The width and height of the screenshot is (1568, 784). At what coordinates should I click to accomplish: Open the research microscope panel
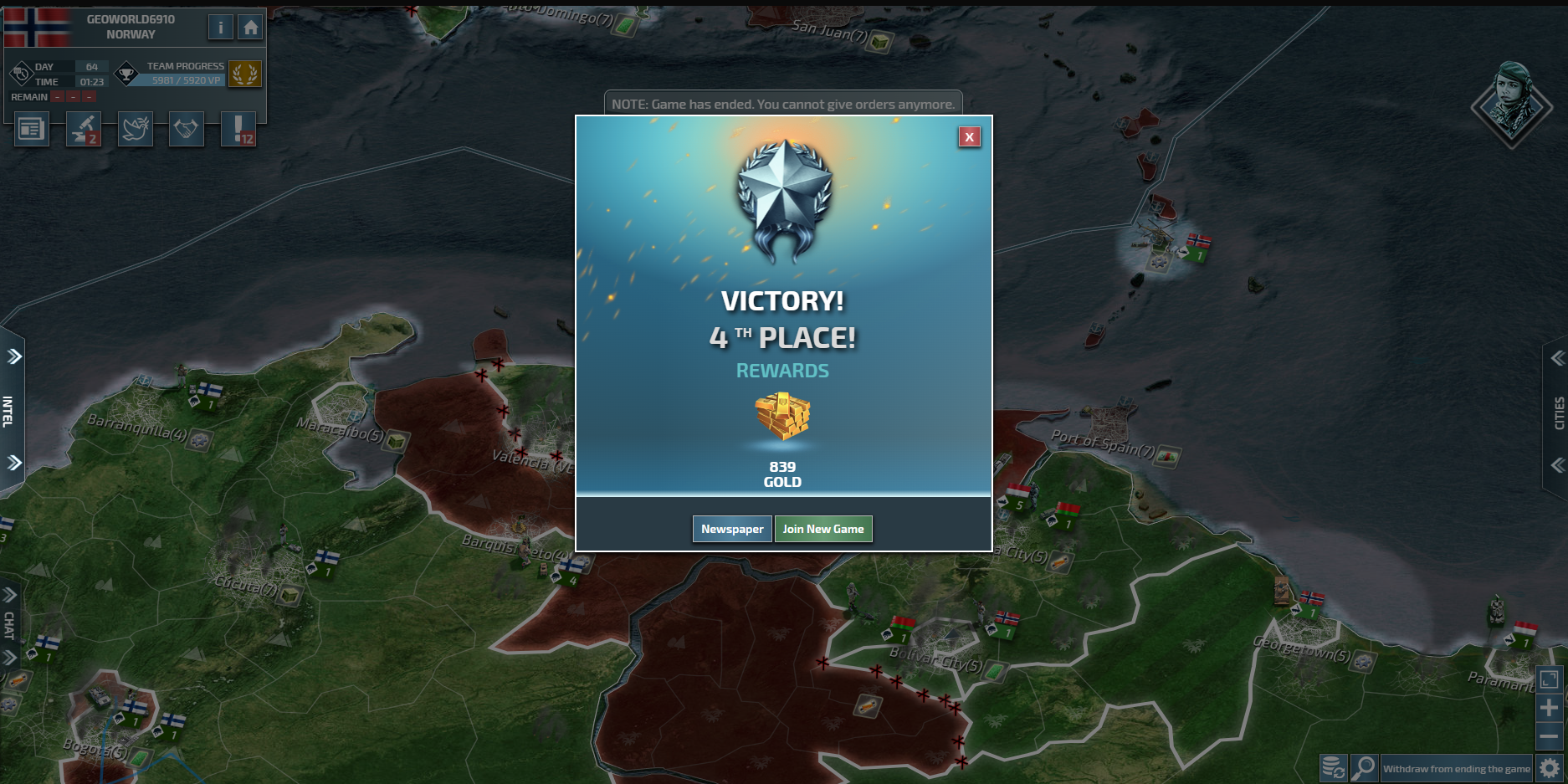[84, 130]
